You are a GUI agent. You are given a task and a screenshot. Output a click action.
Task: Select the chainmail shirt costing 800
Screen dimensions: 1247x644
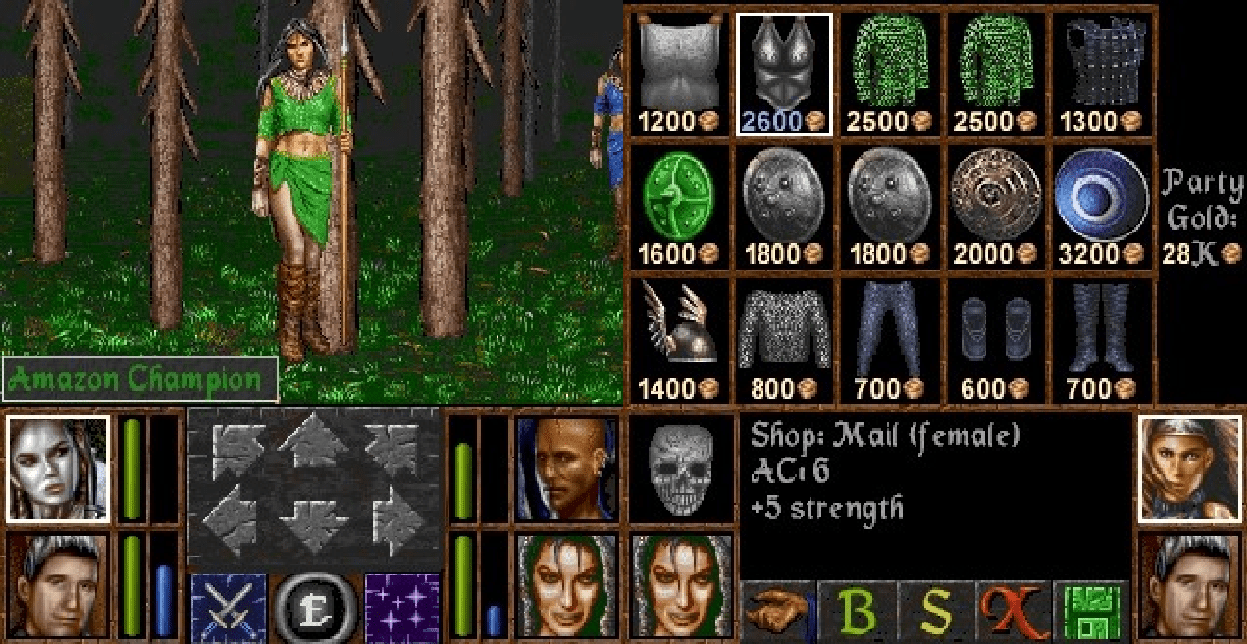pos(785,337)
